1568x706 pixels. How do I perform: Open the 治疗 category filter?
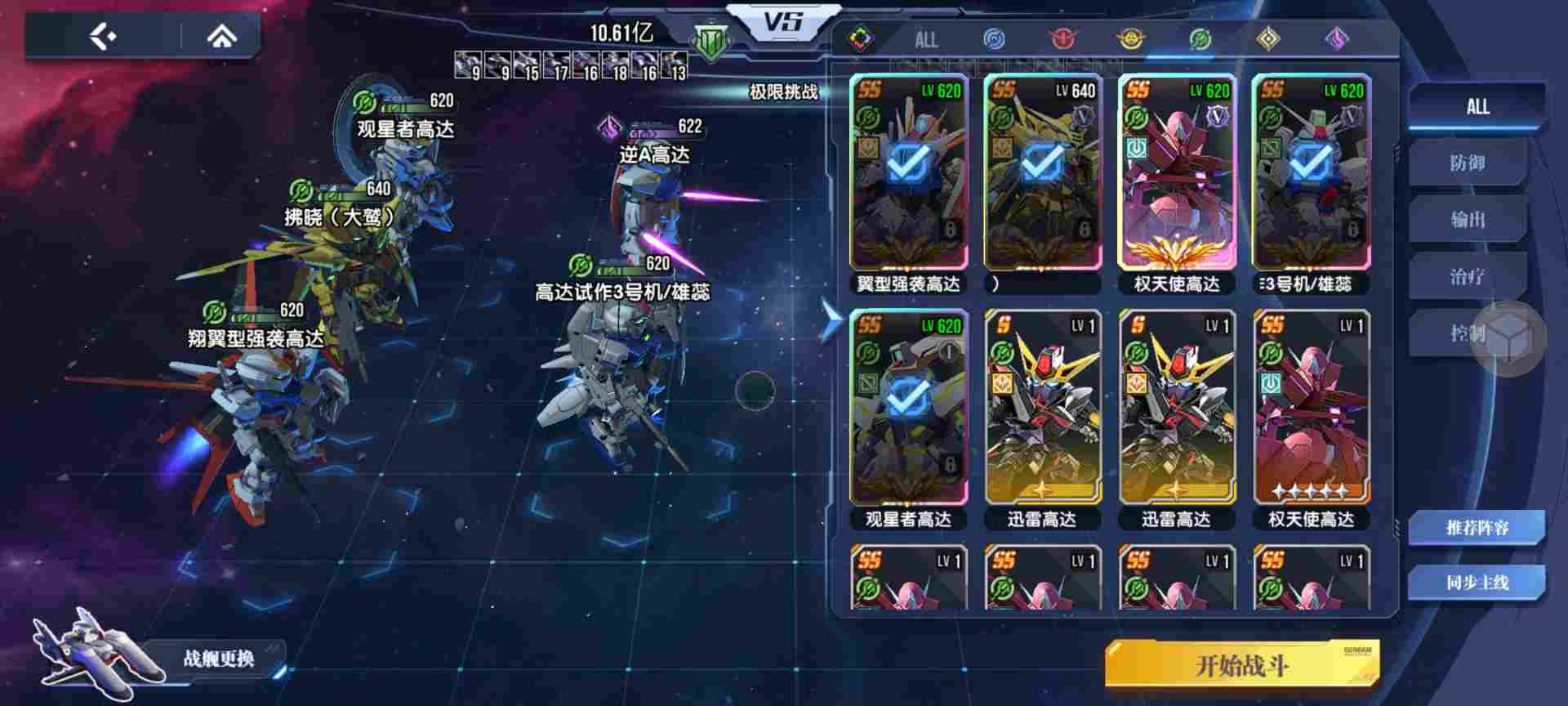click(1470, 278)
